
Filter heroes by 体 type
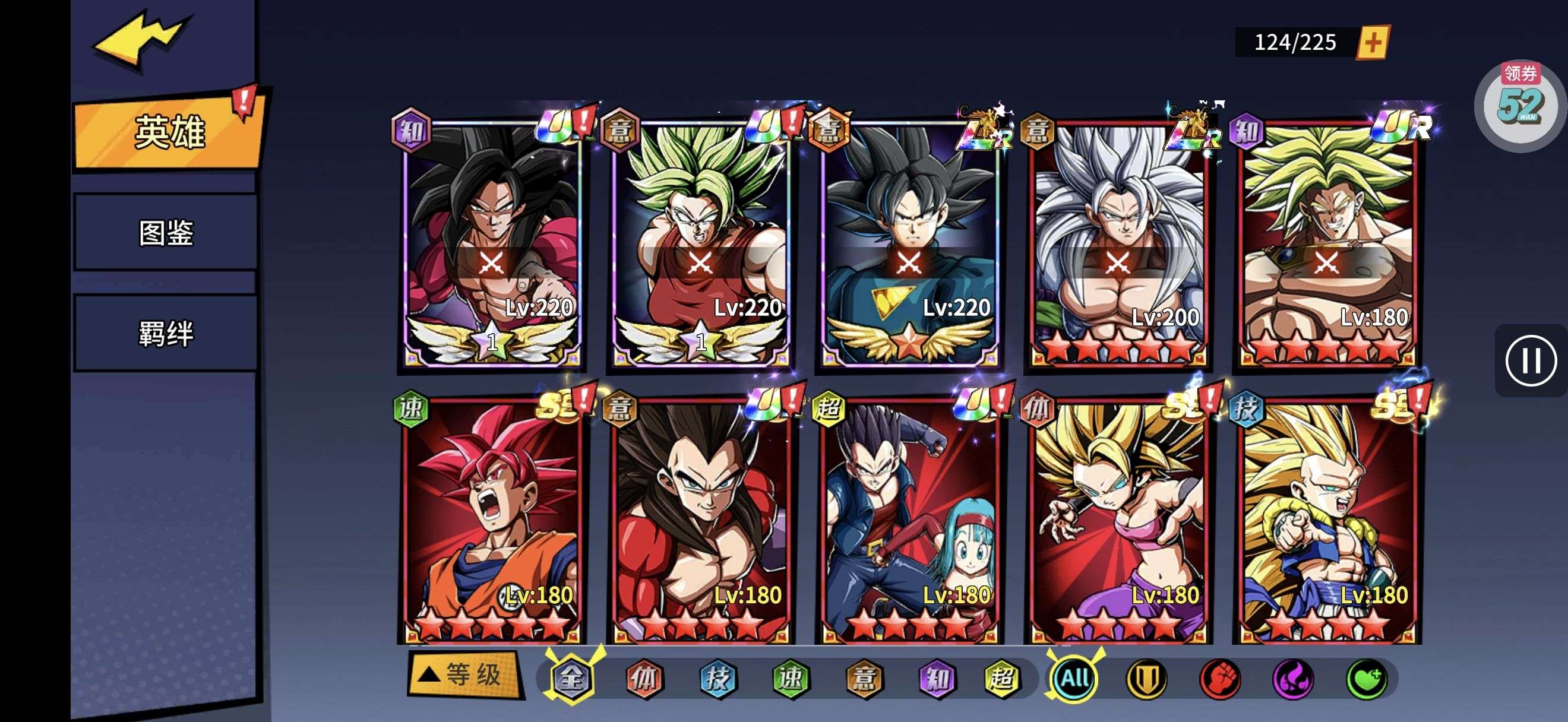(x=644, y=678)
